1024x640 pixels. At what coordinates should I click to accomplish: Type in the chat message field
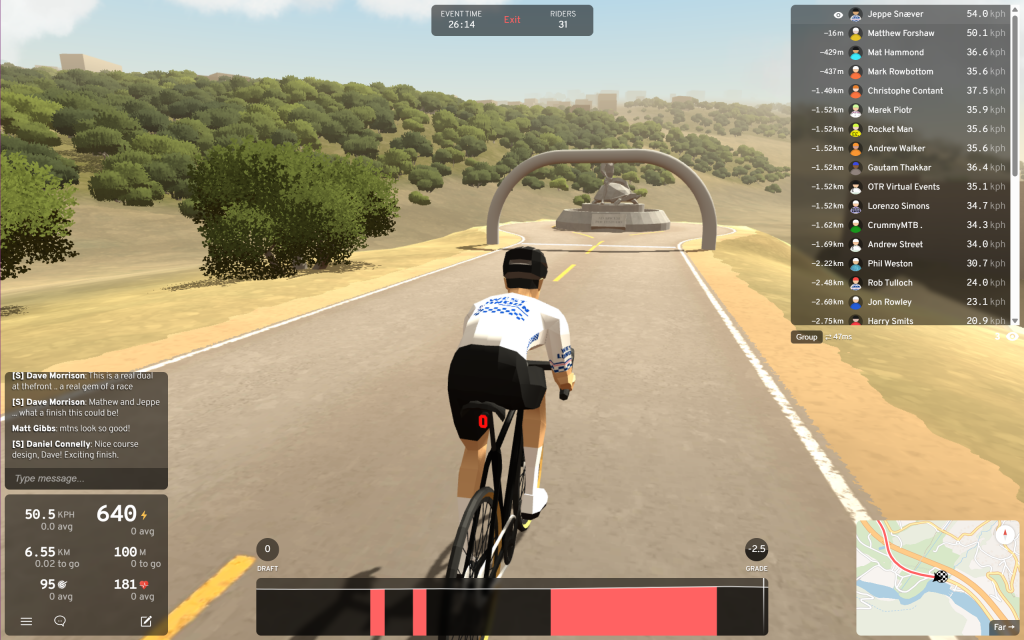click(x=86, y=479)
